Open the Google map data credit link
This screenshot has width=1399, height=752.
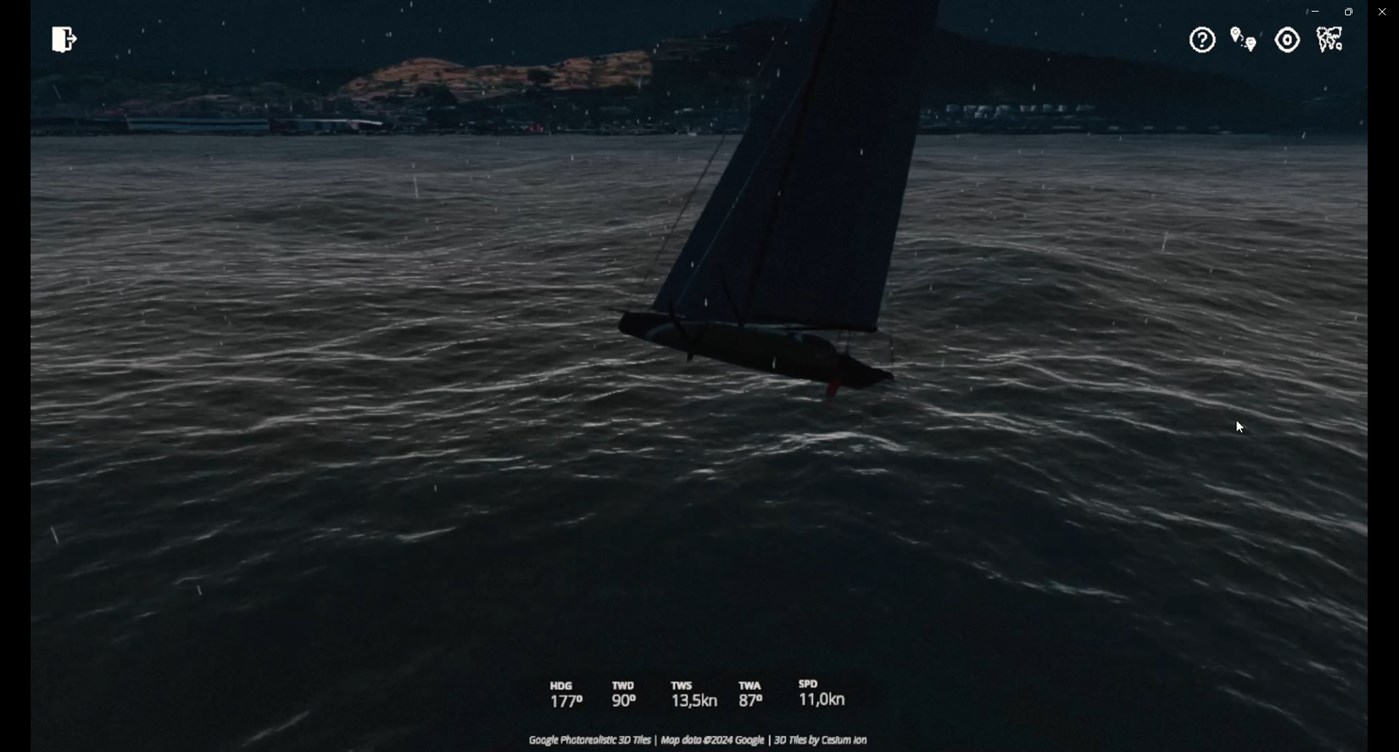coord(712,739)
